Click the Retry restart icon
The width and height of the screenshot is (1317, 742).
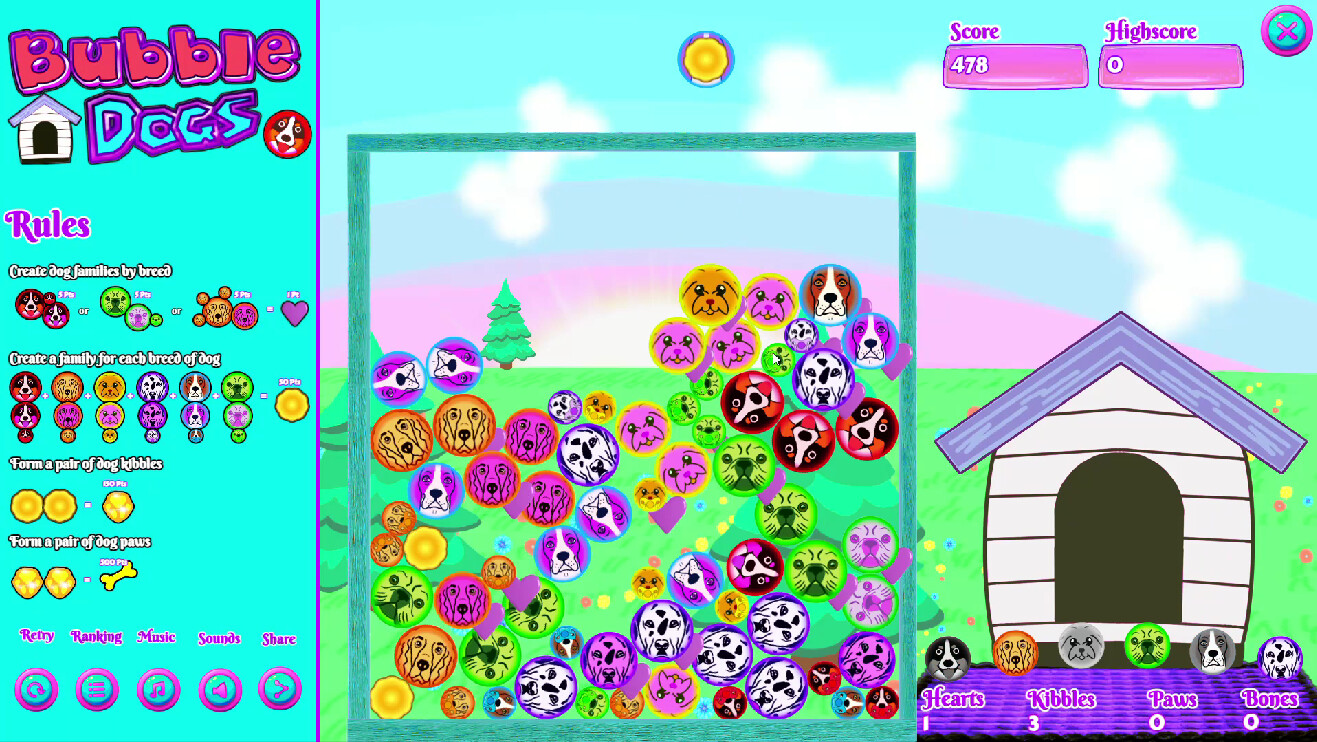(35, 688)
